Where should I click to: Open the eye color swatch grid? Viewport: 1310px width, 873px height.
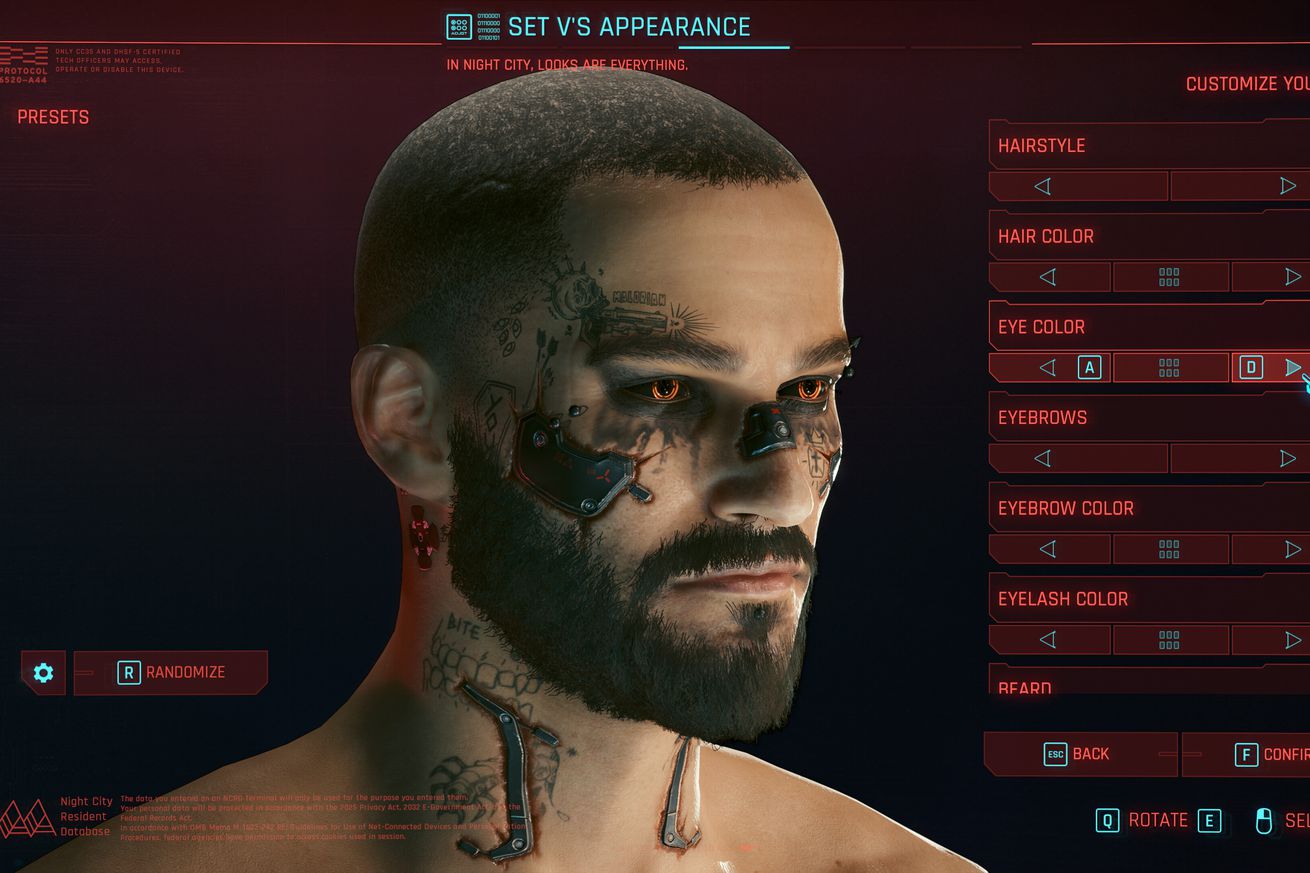tap(1169, 368)
